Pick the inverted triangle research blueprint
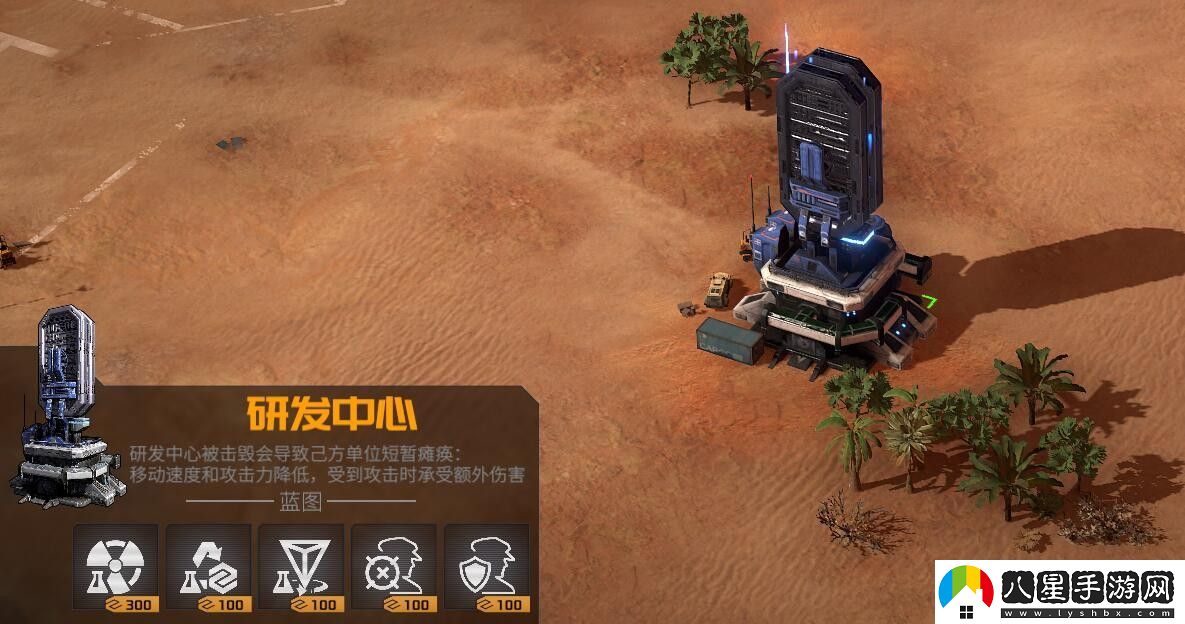 click(x=301, y=567)
